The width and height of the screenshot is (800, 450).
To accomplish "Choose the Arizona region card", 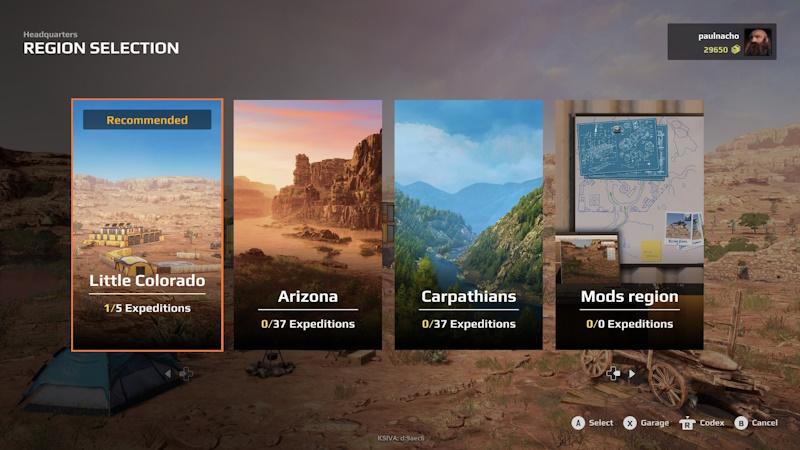I will (307, 225).
